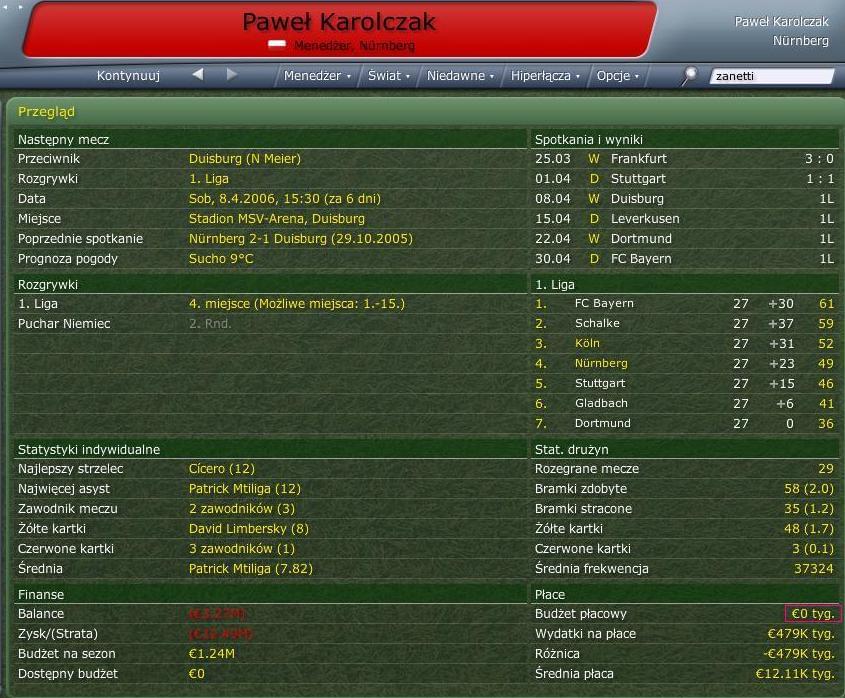The image size is (845, 698).
Task: Open the Świat menu
Action: pos(388,76)
